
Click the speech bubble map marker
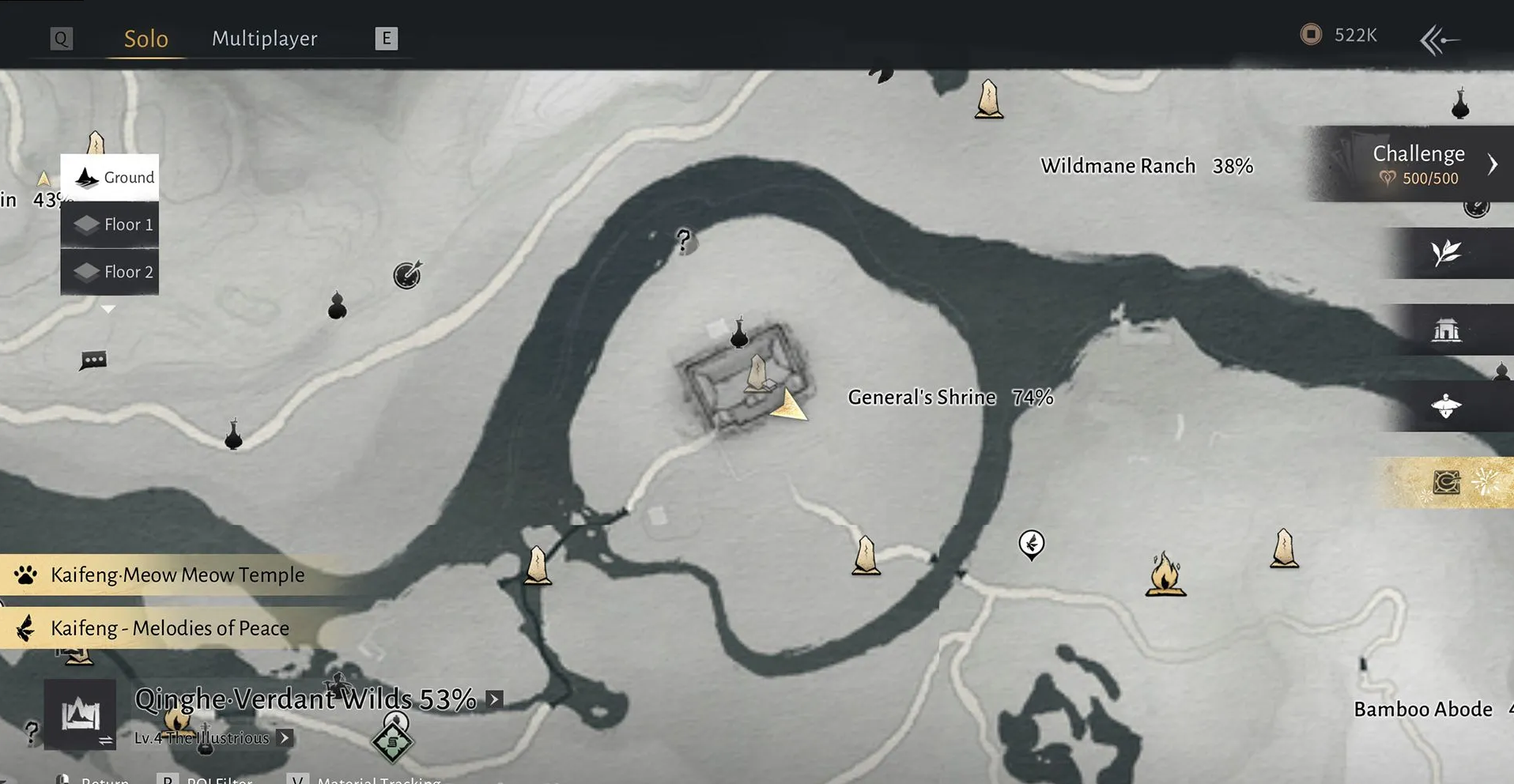click(93, 360)
